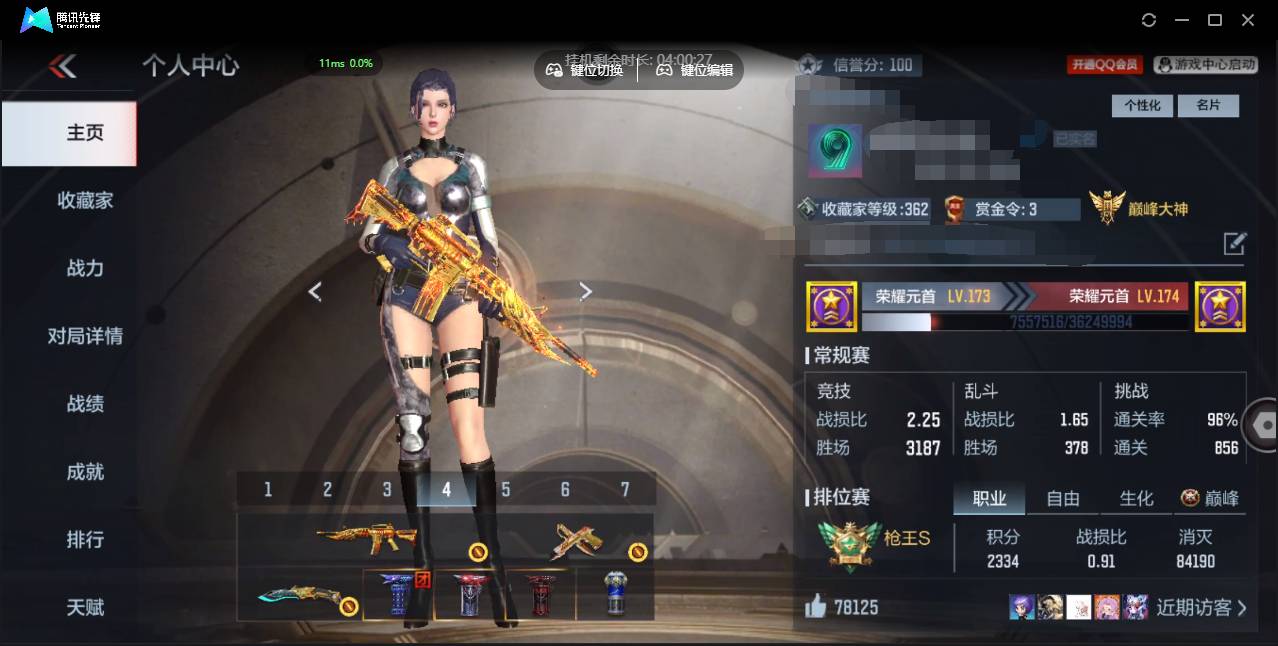Maximize the emulator window
This screenshot has width=1278, height=646.
[x=1215, y=20]
